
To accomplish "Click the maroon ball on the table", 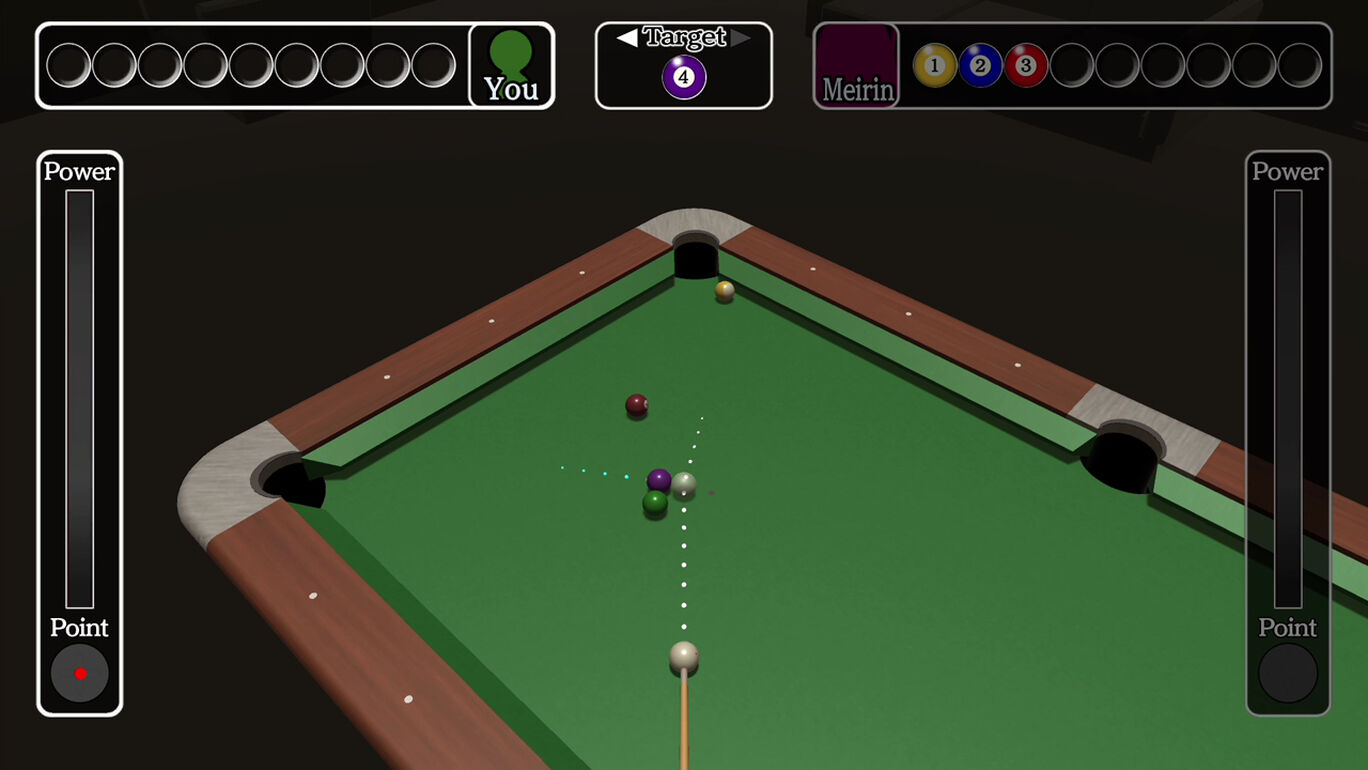I will point(638,404).
